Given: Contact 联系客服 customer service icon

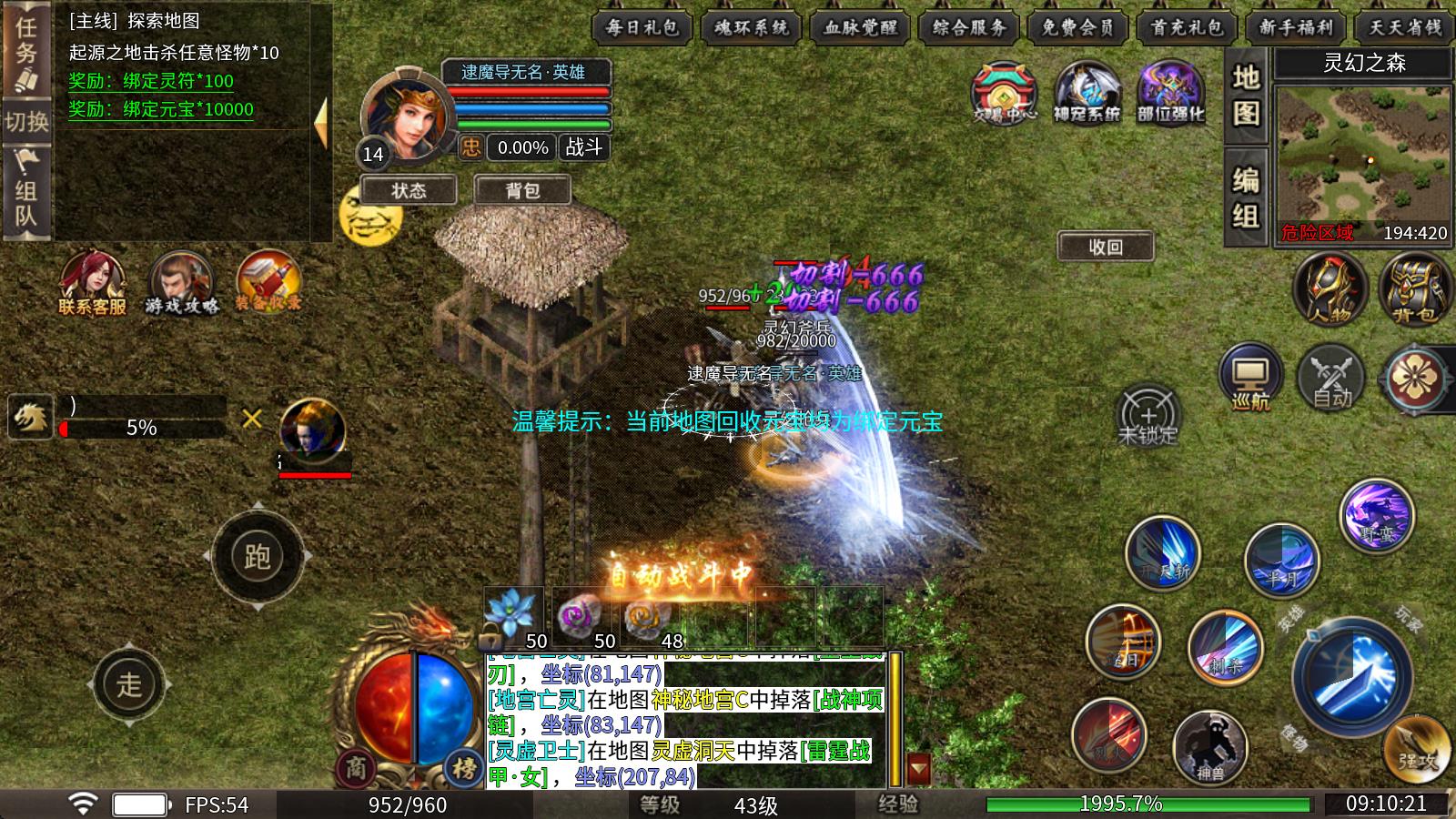Looking at the screenshot, I should 92,282.
